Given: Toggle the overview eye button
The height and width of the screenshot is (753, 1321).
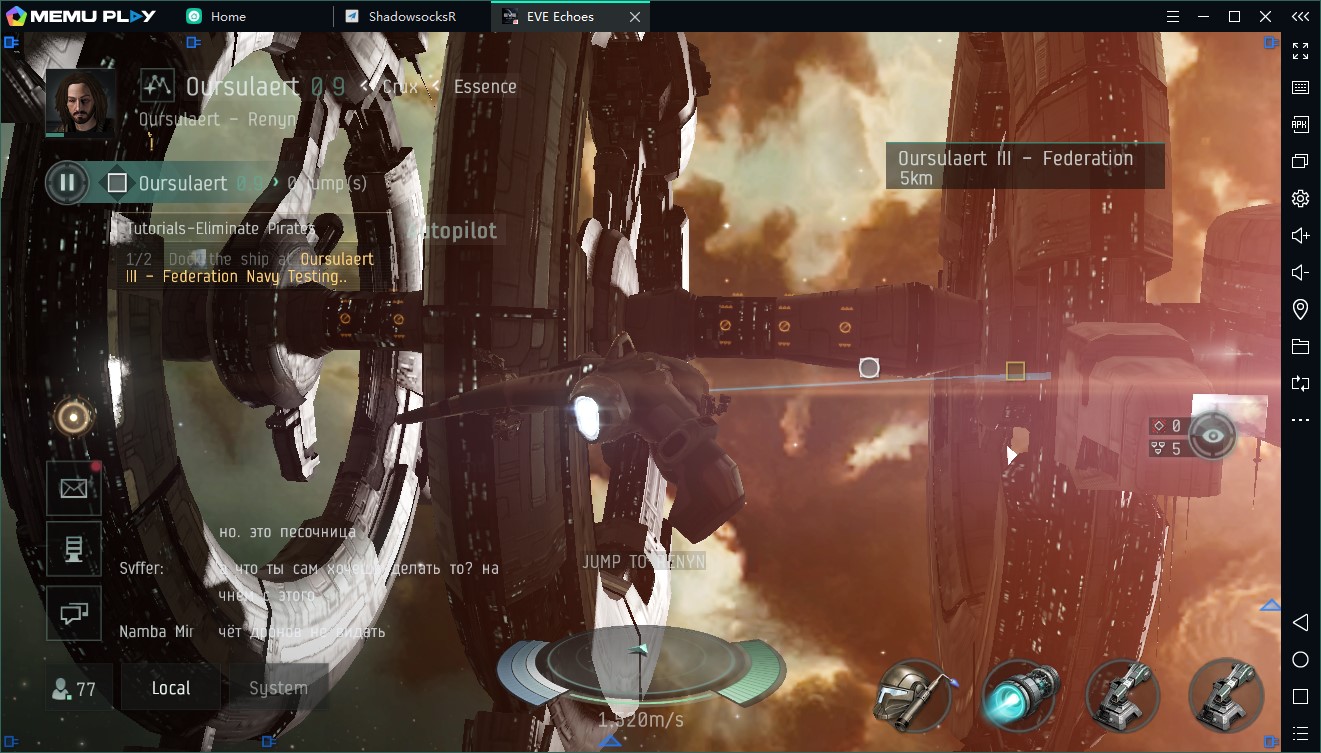Looking at the screenshot, I should click(x=1213, y=436).
